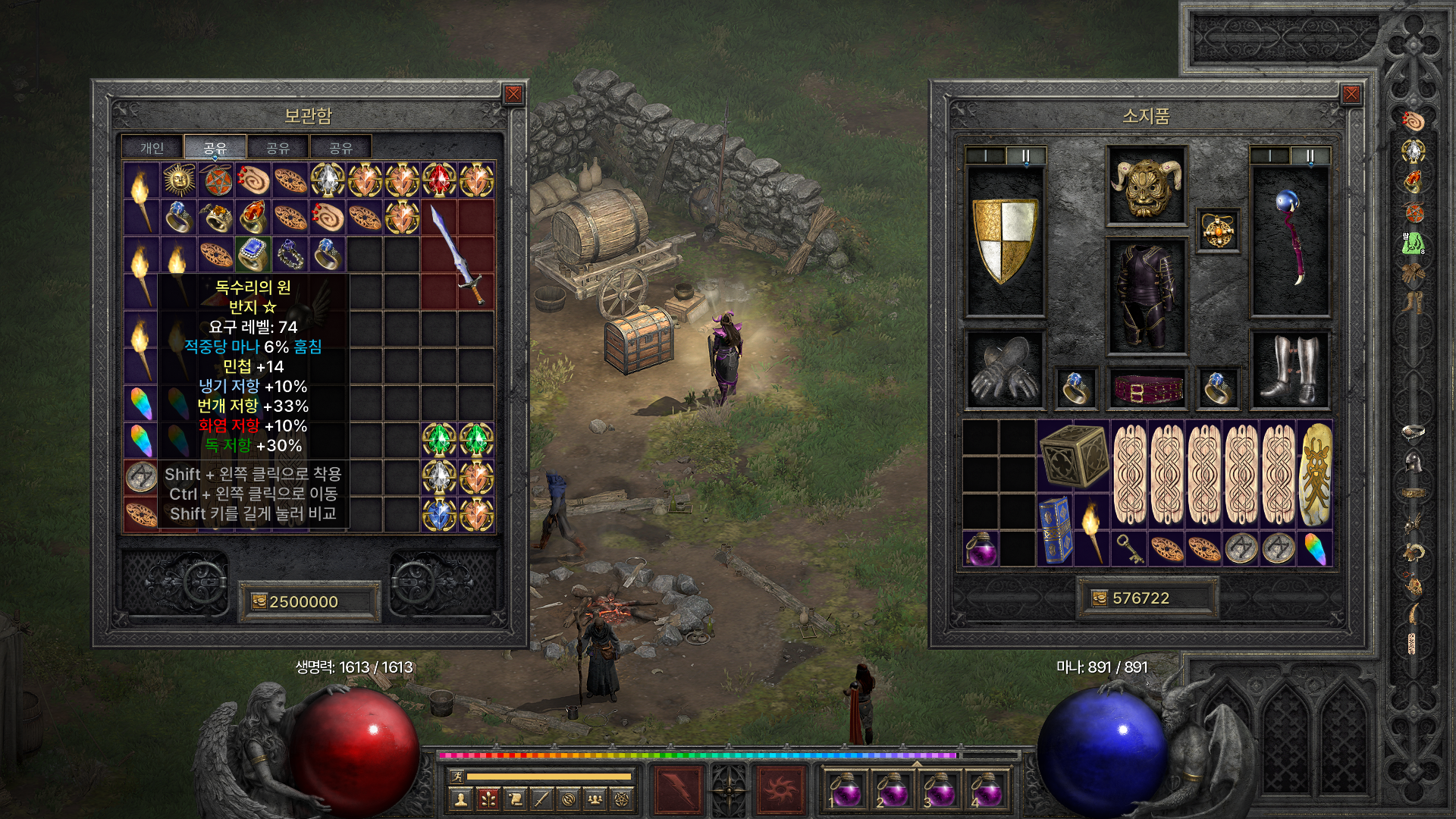
Task: Pick up the equipped amulet
Action: click(1218, 230)
